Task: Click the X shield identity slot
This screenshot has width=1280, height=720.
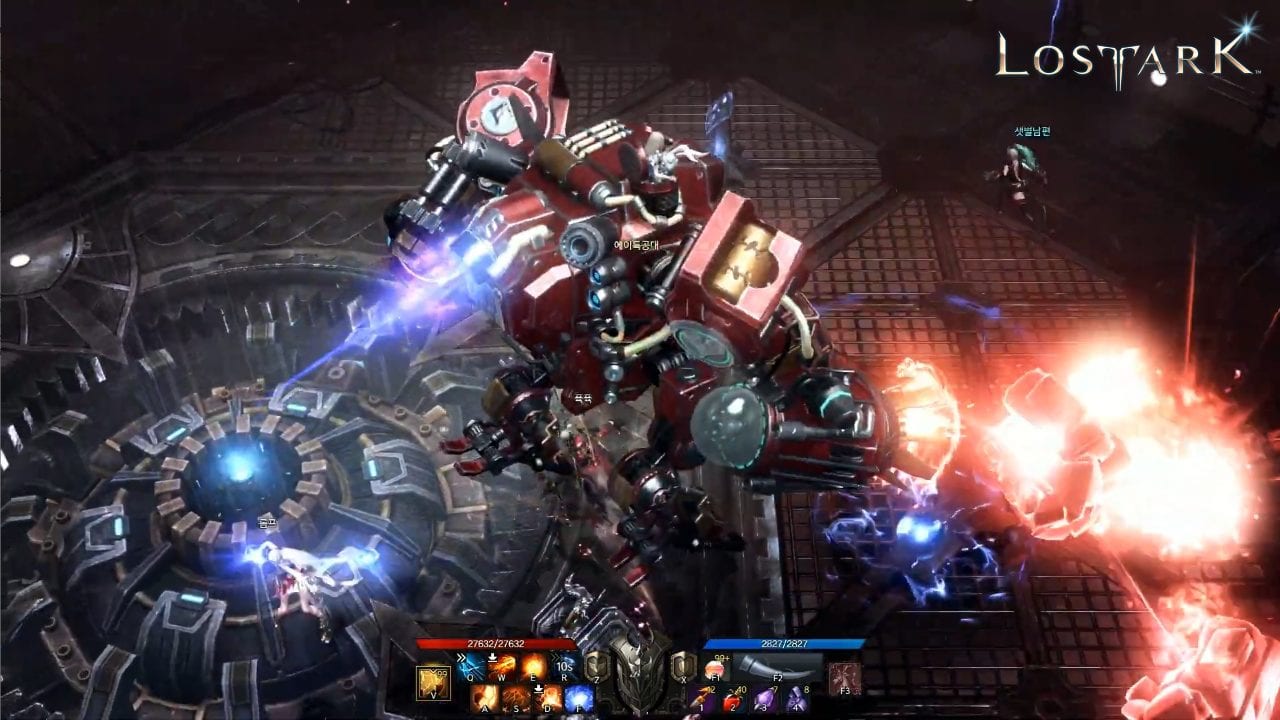Action: pyautogui.click(x=684, y=668)
